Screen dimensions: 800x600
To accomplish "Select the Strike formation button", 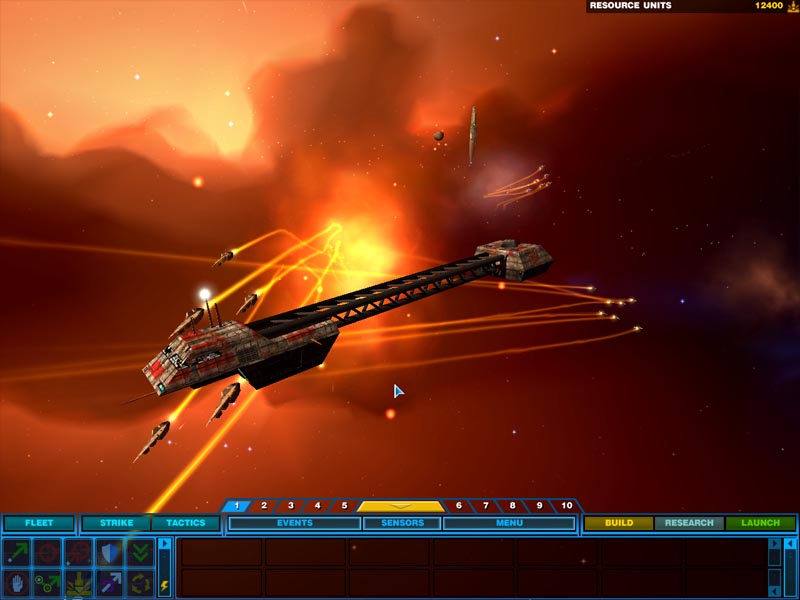I will click(x=116, y=523).
